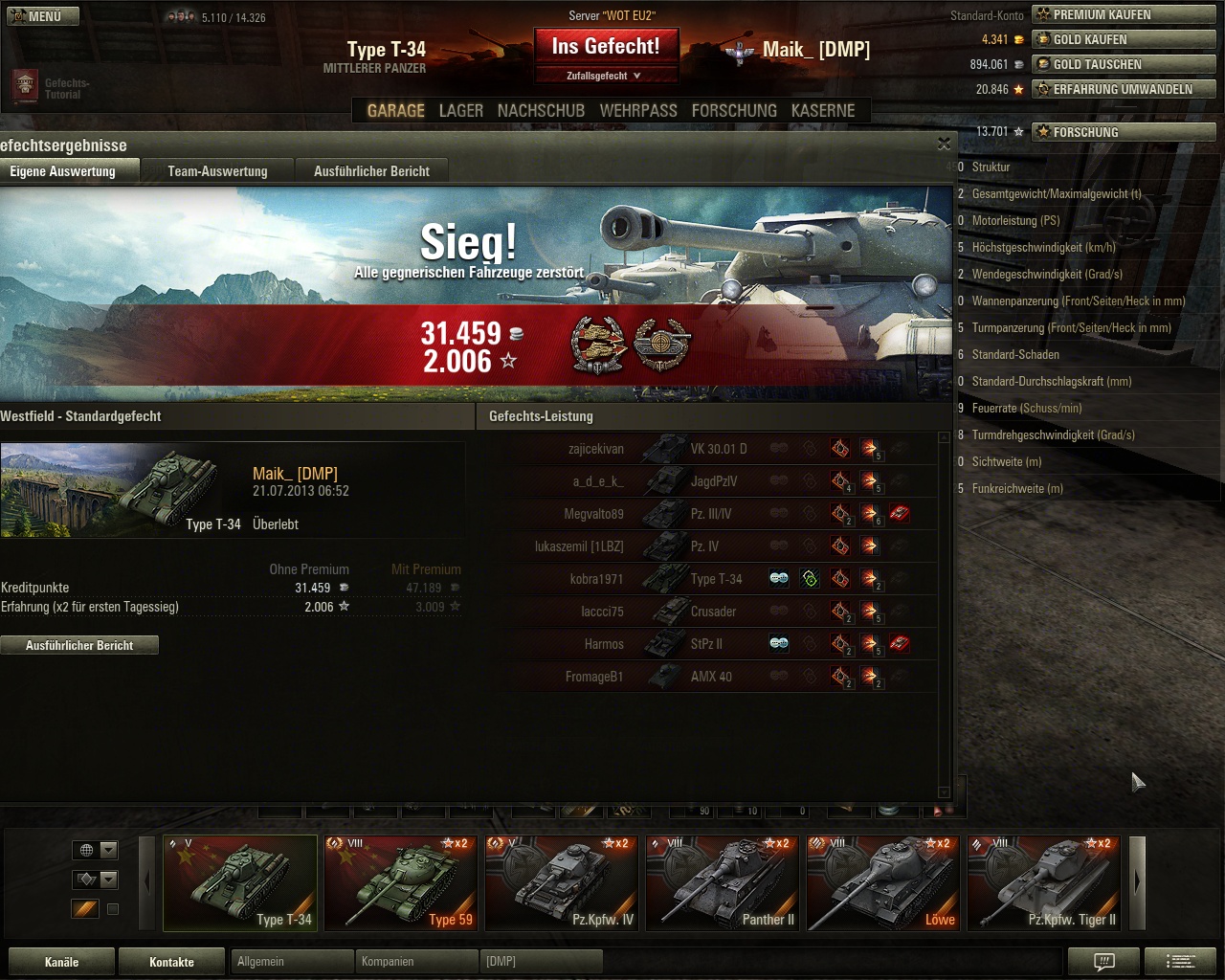Go to the Forschung tech tree tab
The height and width of the screenshot is (980, 1225).
click(x=734, y=111)
